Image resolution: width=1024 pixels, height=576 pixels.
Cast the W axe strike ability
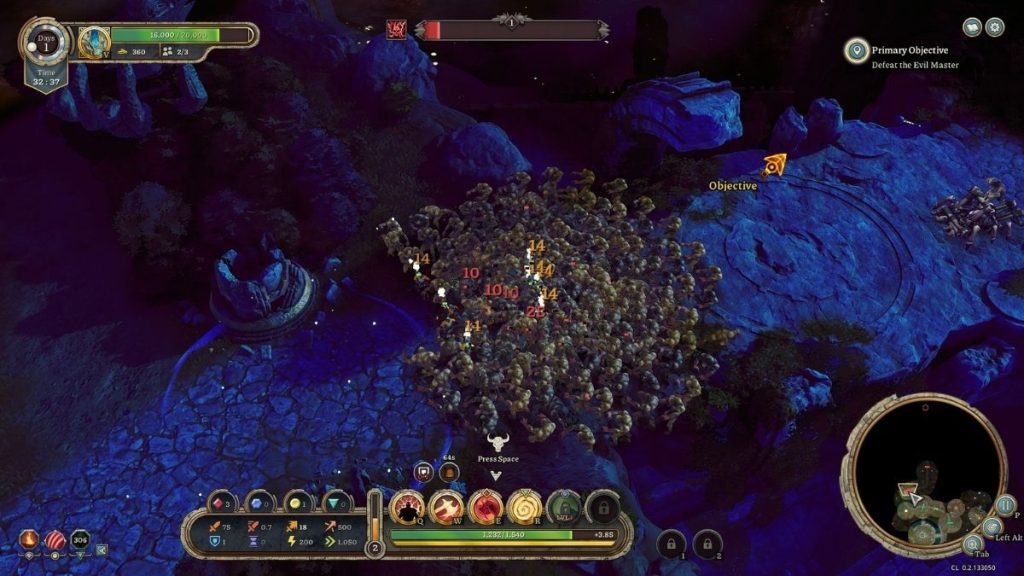pos(446,507)
